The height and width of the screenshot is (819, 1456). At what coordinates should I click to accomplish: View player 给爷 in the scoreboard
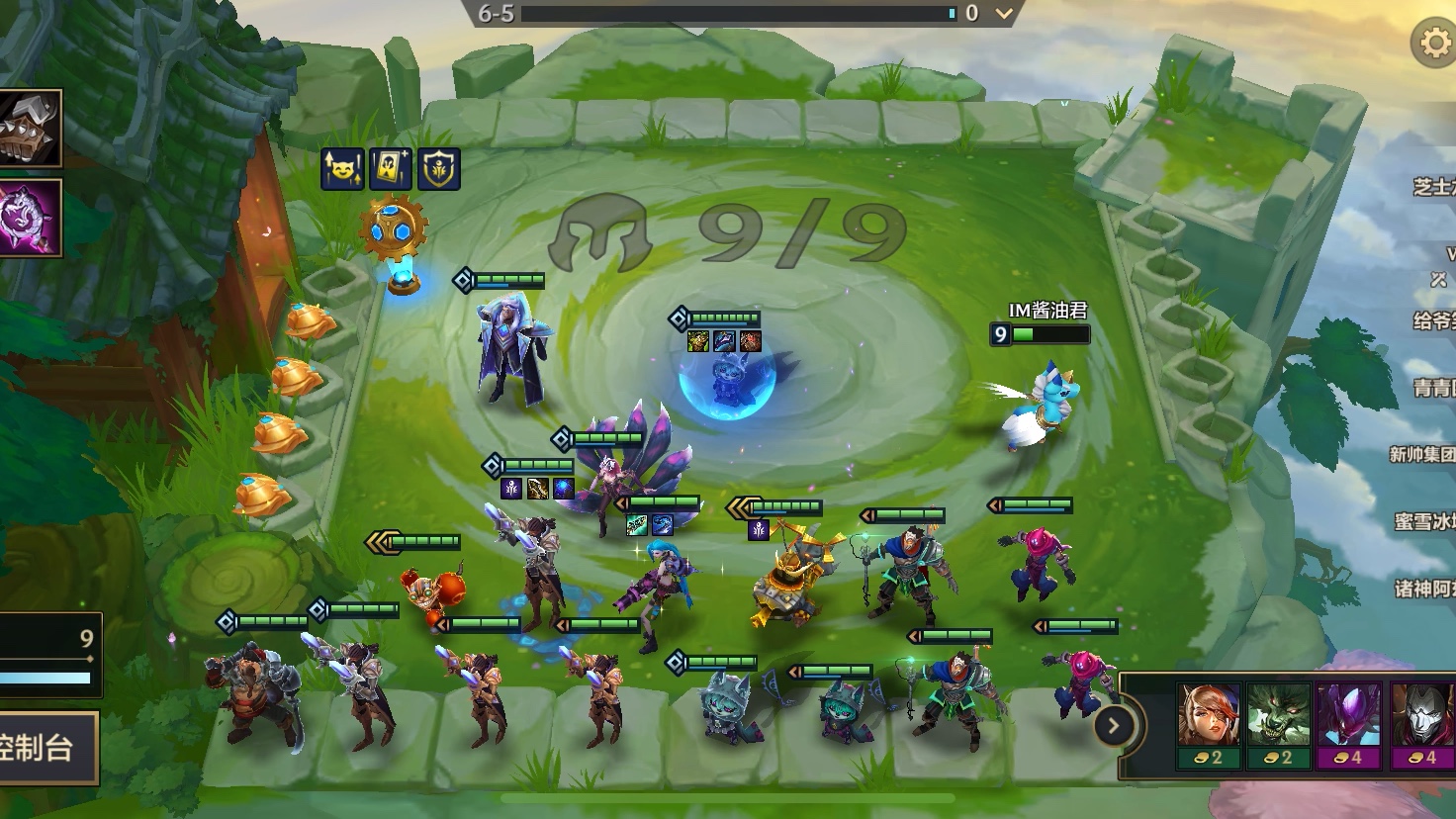coord(1433,319)
